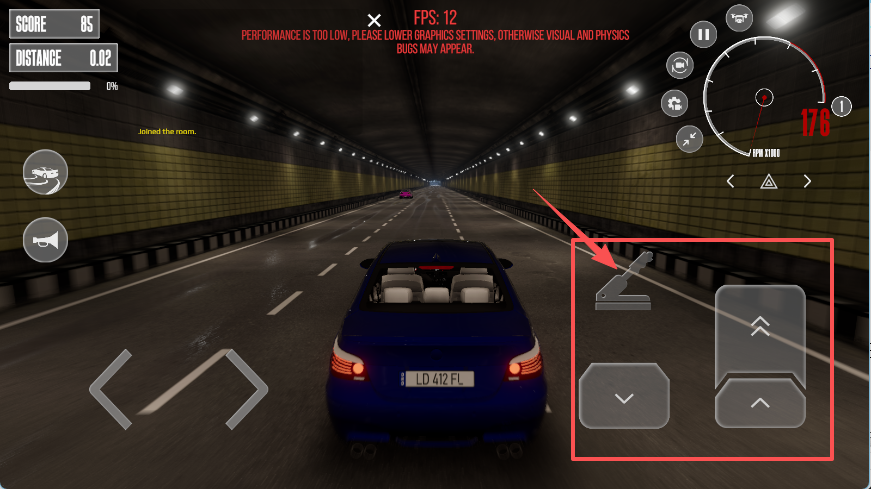Image resolution: width=871 pixels, height=489 pixels.
Task: Hit the brake pedal with down chevron
Action: pyautogui.click(x=624, y=396)
